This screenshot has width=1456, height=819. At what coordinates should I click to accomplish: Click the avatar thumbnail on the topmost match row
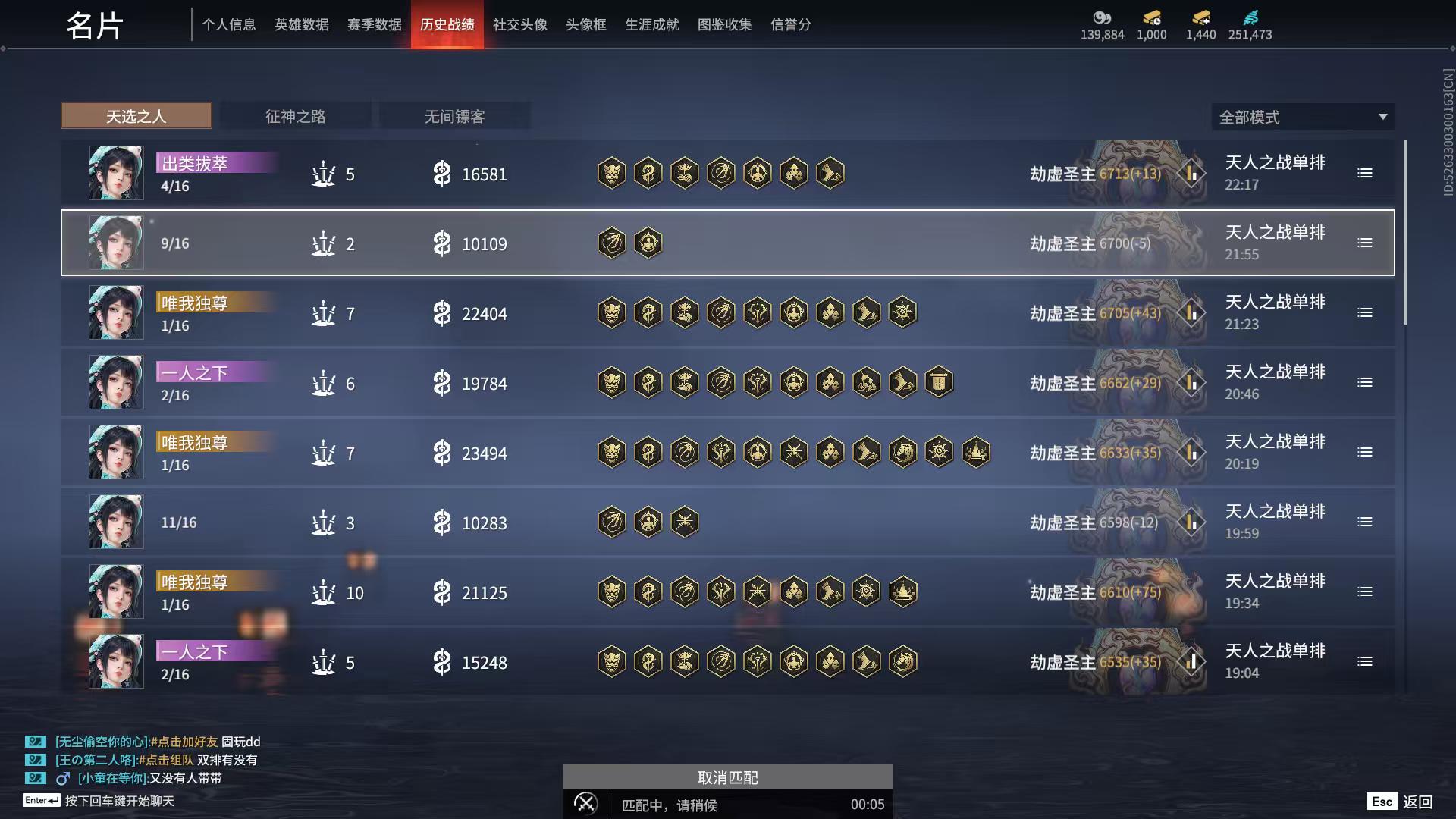[115, 173]
